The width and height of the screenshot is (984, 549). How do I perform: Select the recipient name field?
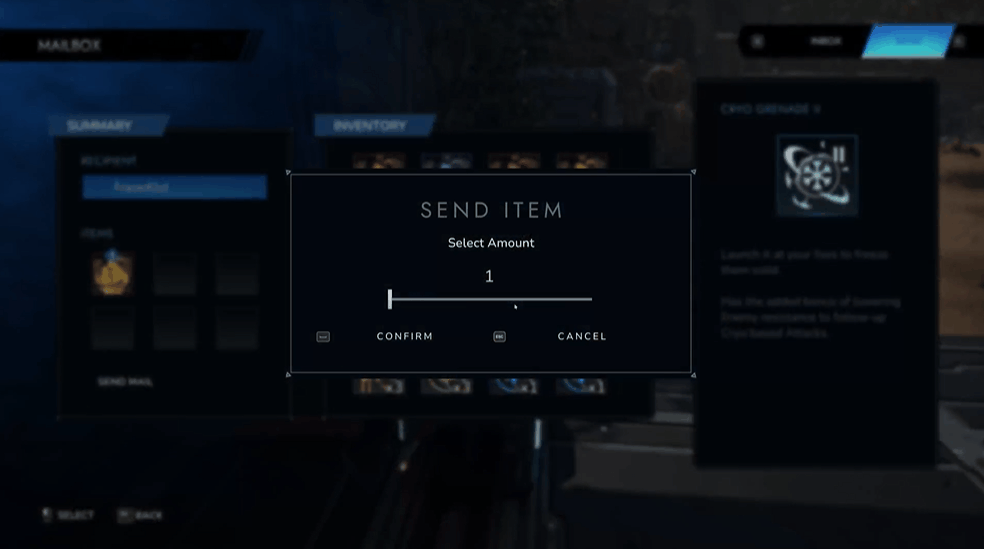[x=174, y=187]
